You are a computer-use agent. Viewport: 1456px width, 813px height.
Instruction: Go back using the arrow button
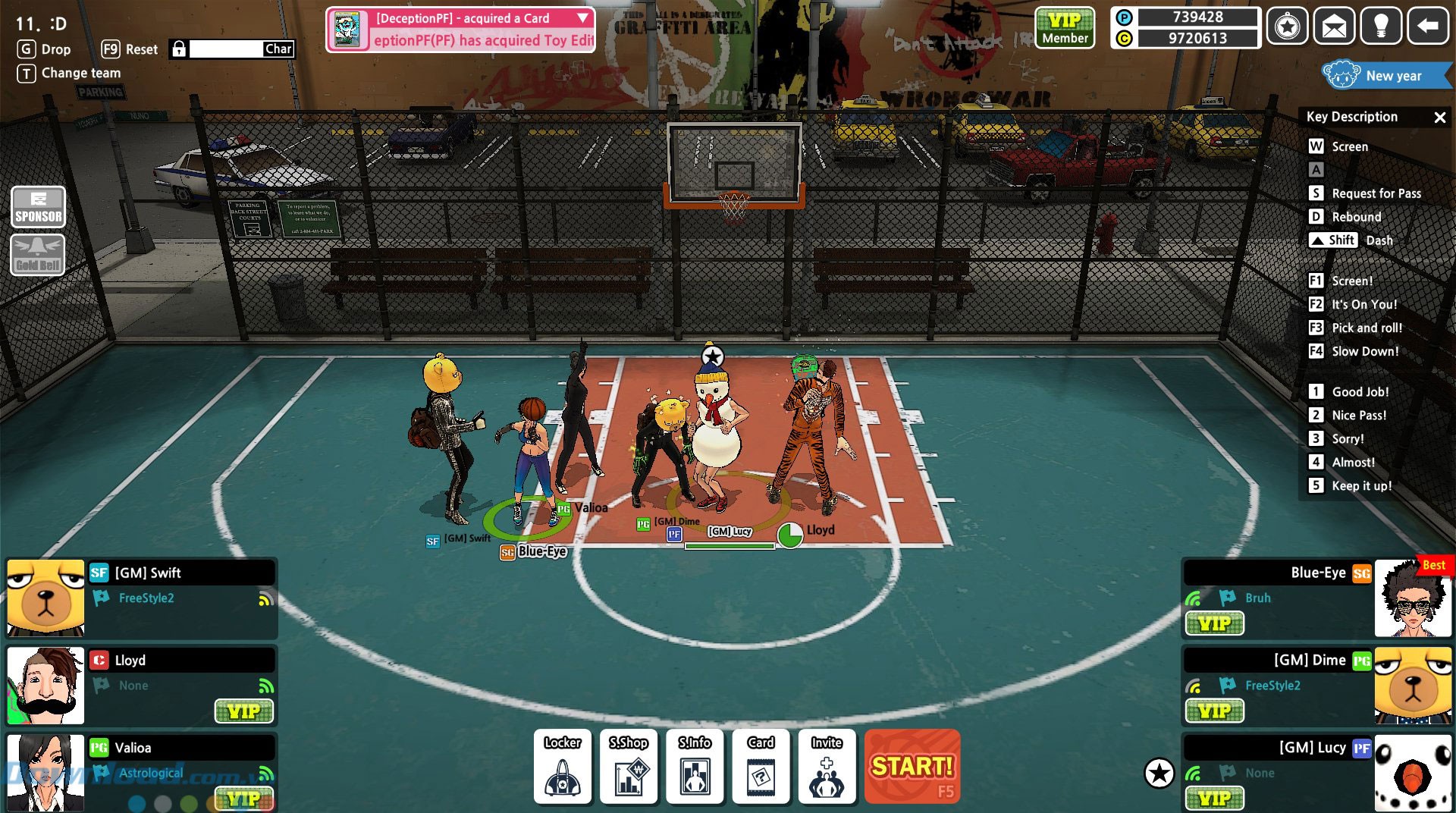coord(1428,28)
